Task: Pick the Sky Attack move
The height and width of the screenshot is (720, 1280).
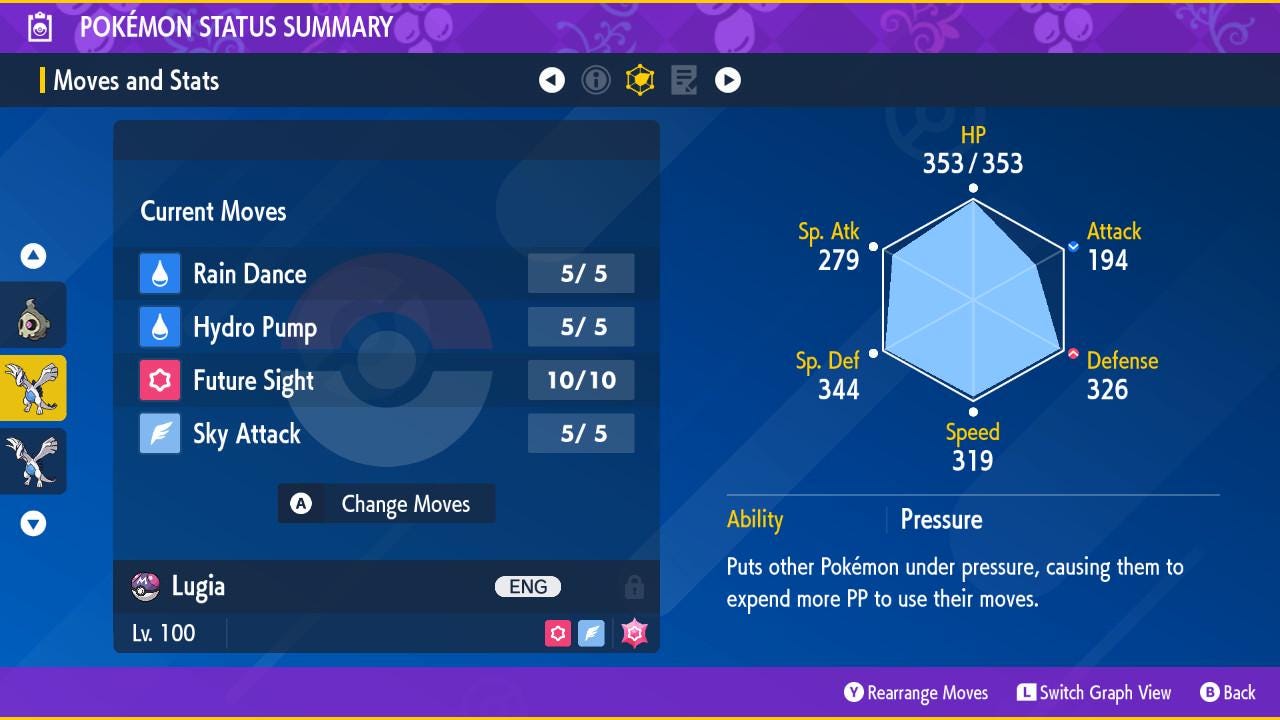Action: click(386, 434)
